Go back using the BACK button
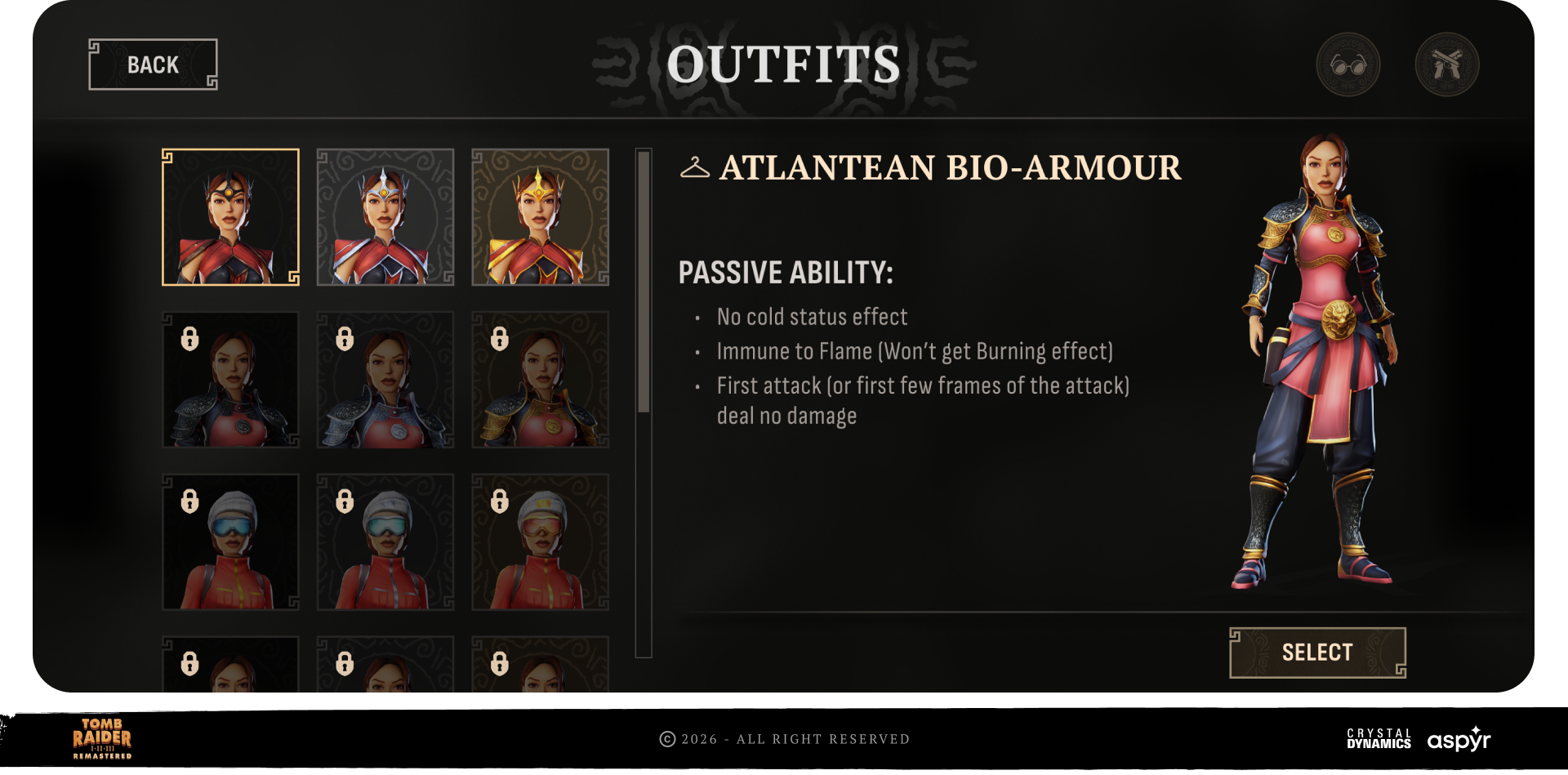The width and height of the screenshot is (1568, 775). [x=153, y=65]
